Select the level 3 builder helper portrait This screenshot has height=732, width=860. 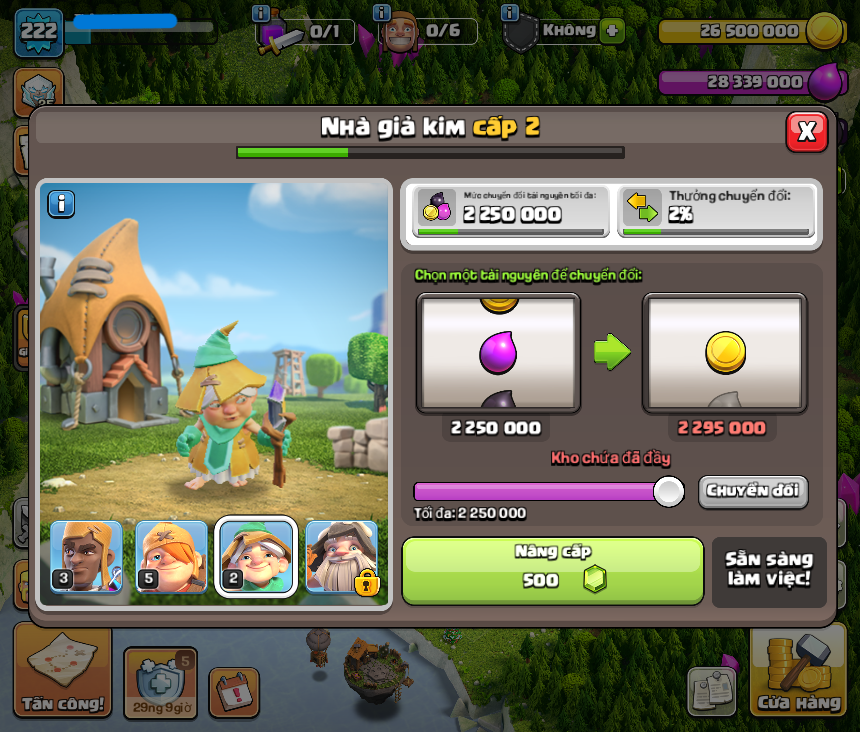pyautogui.click(x=86, y=557)
